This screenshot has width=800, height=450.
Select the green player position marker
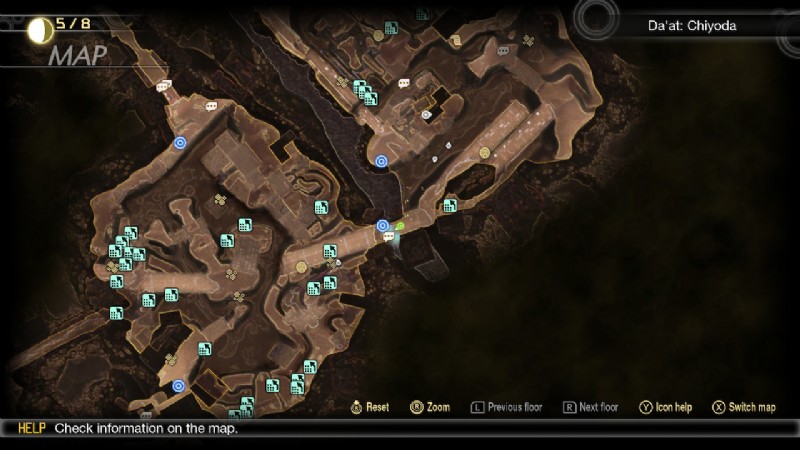[x=399, y=228]
